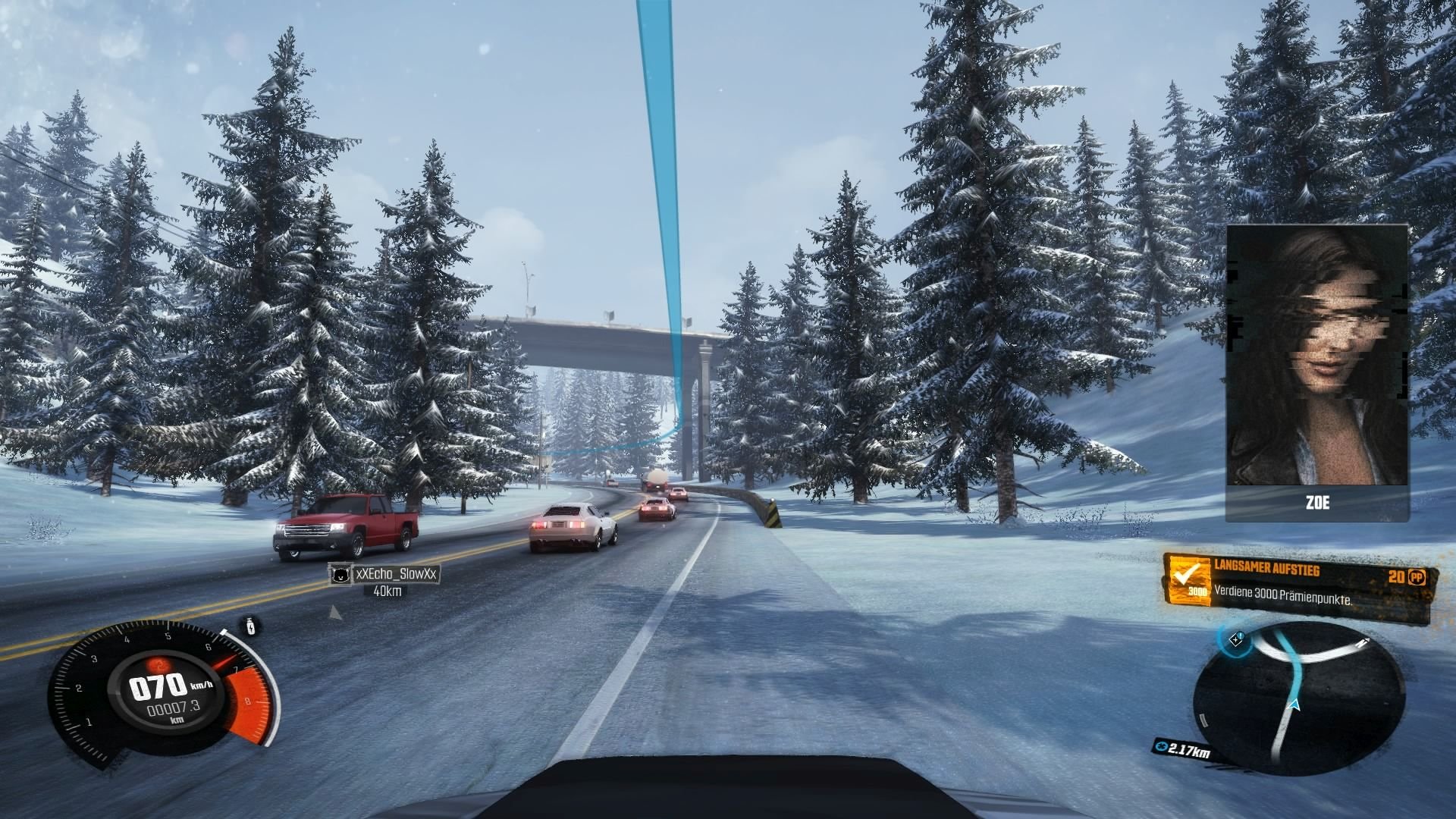Viewport: 1456px width, 819px height.
Task: Click the 00007.3 km odometer
Action: 174,708
